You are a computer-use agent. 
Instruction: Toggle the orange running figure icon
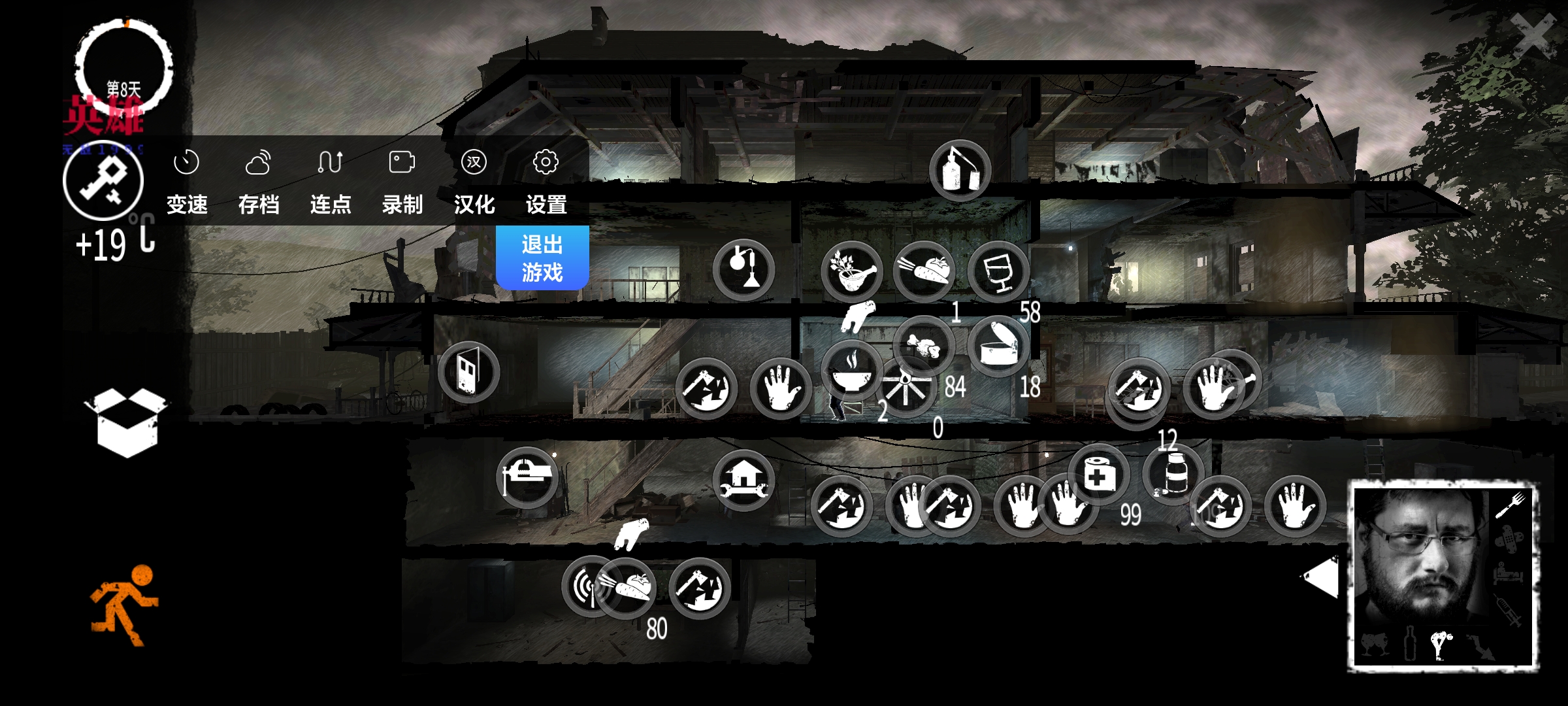[x=124, y=605]
